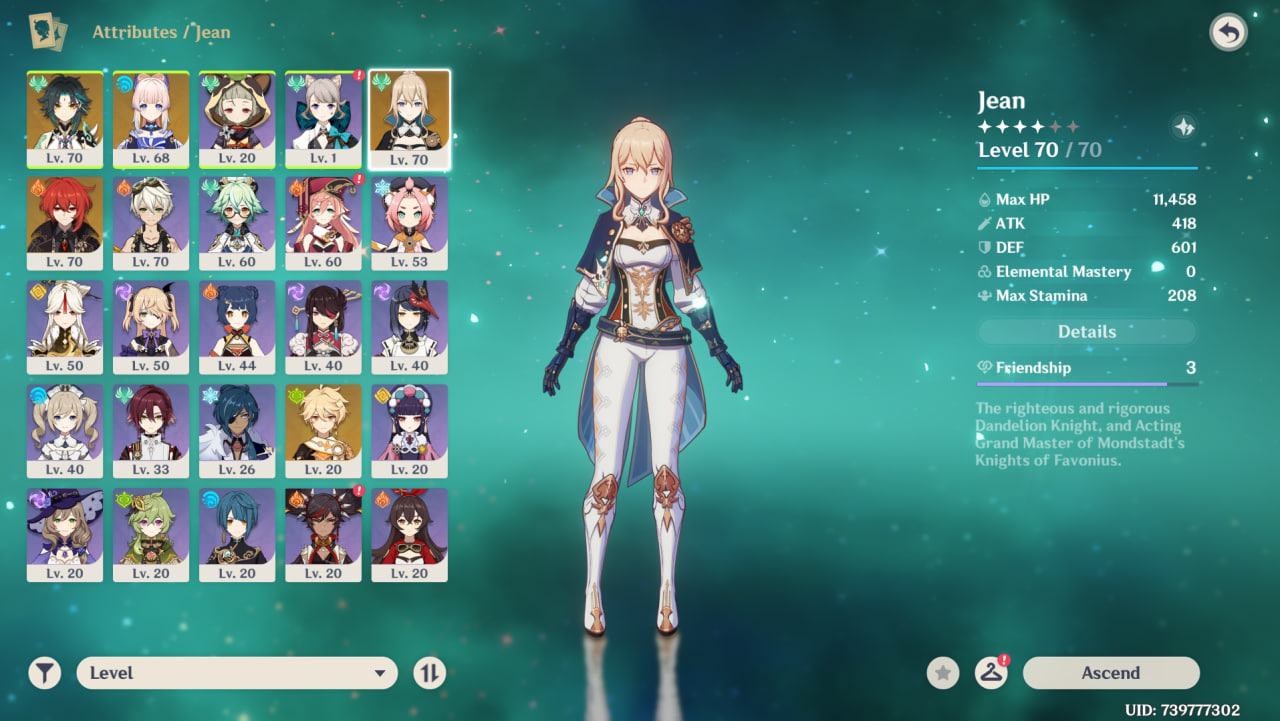
Task: Open the Level sort dropdown
Action: 237,673
